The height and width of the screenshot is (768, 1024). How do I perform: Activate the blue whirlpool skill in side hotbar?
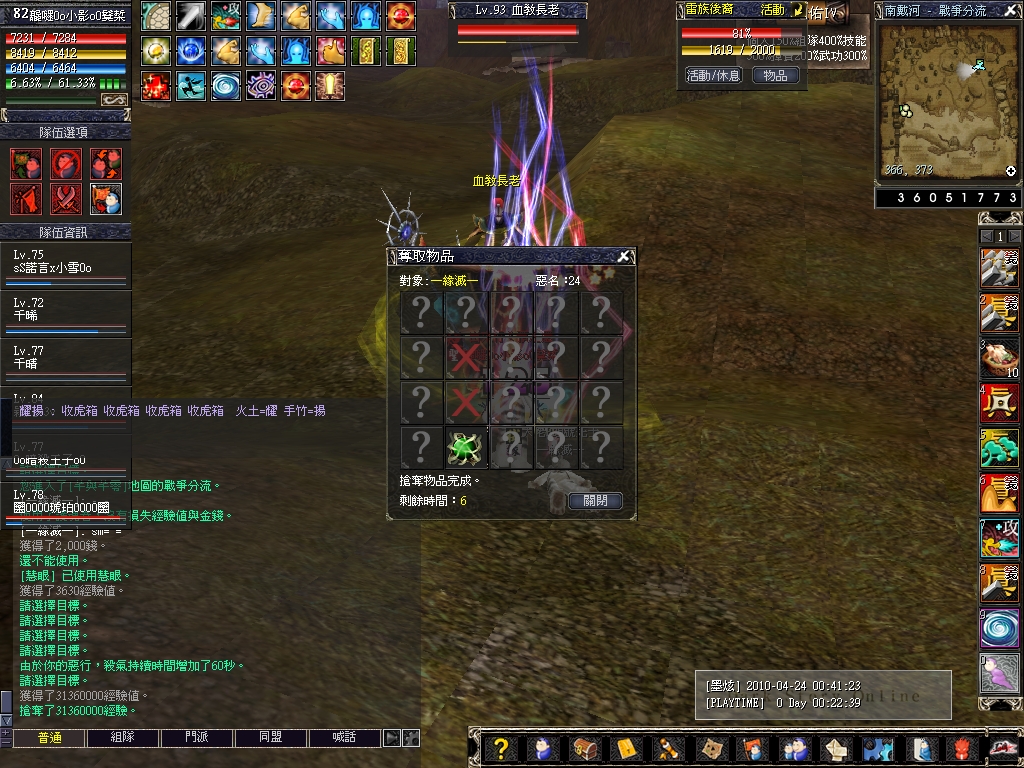pyautogui.click(x=999, y=628)
